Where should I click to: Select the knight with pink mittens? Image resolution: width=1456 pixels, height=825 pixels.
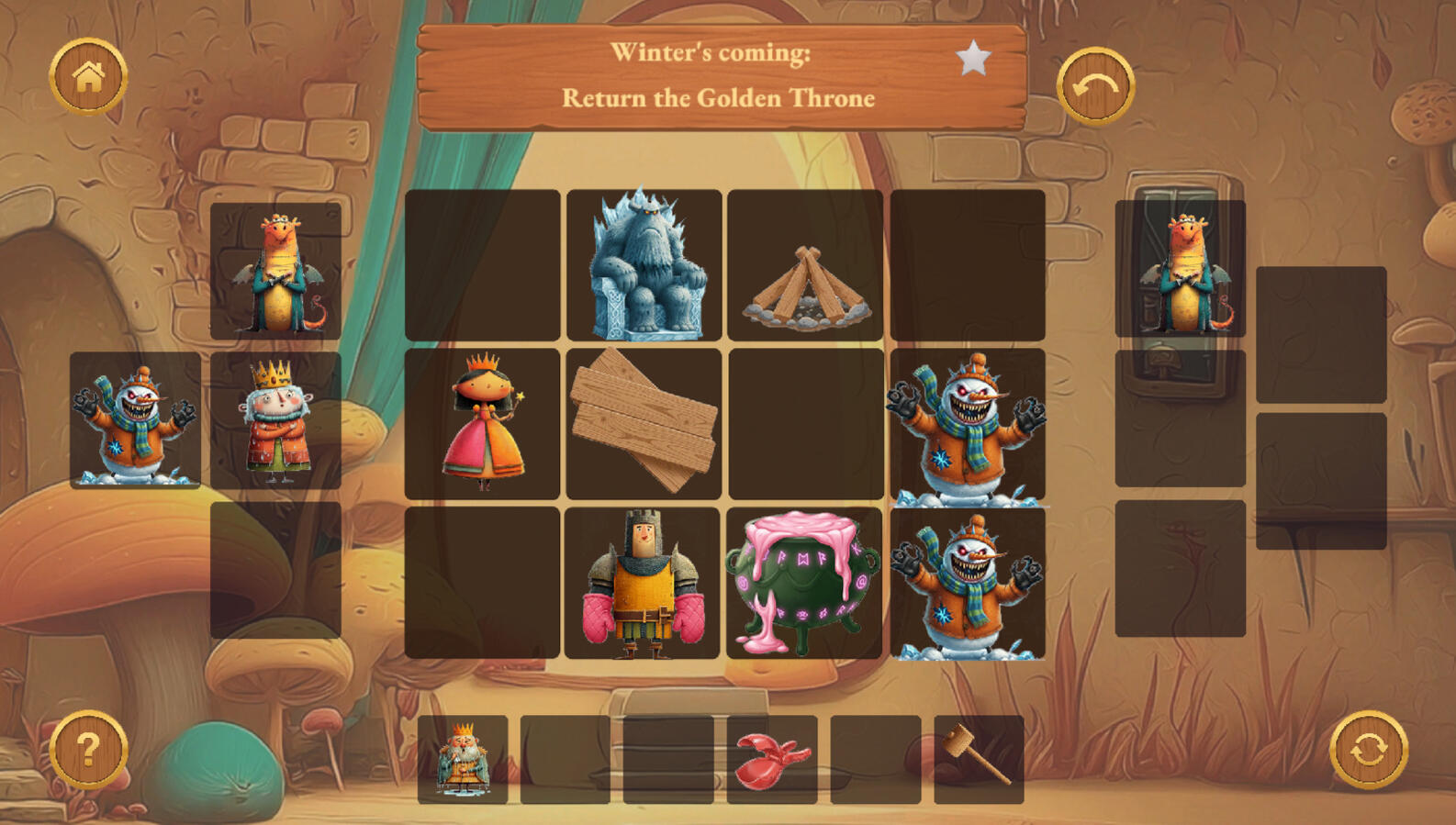(x=643, y=583)
